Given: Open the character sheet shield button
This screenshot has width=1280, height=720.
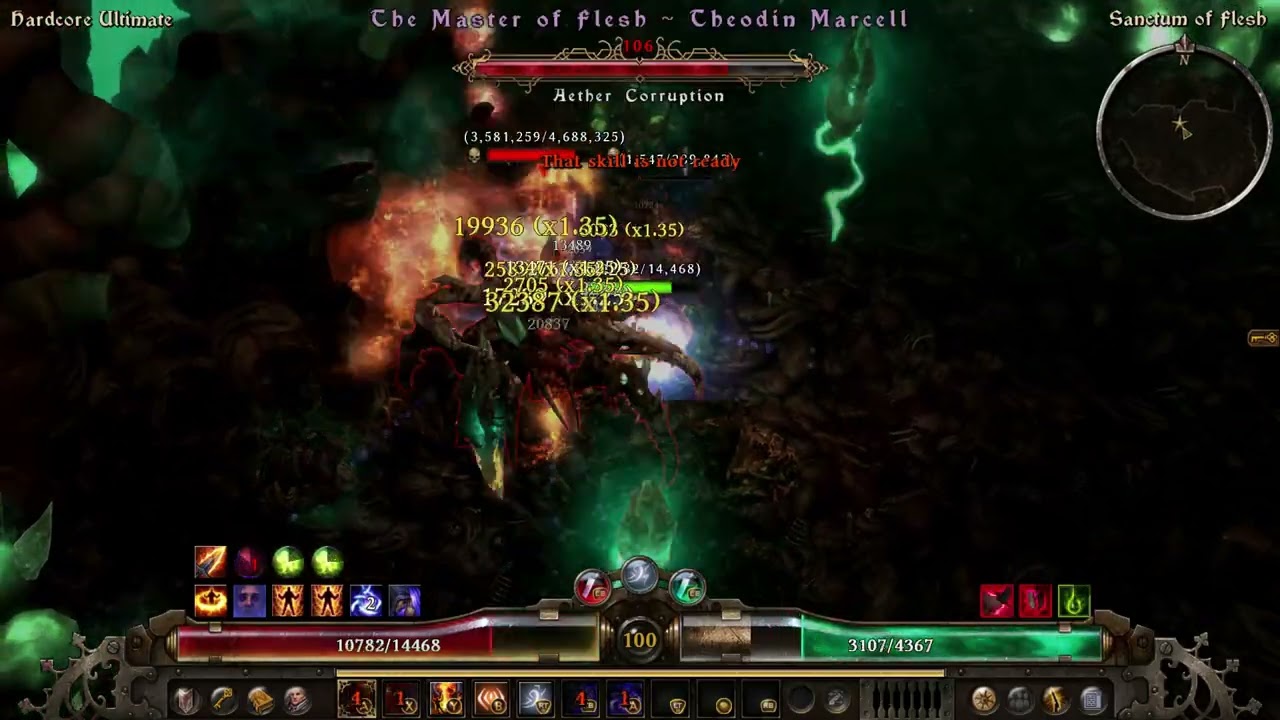Looking at the screenshot, I should [185, 700].
